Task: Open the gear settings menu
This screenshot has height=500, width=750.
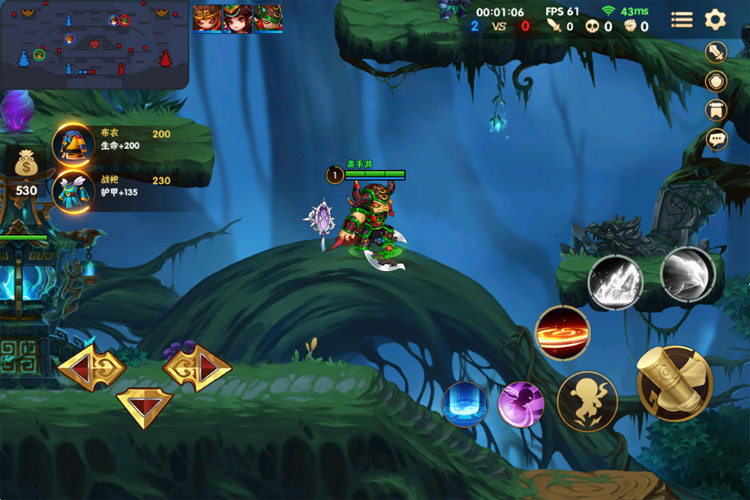Action: point(714,19)
